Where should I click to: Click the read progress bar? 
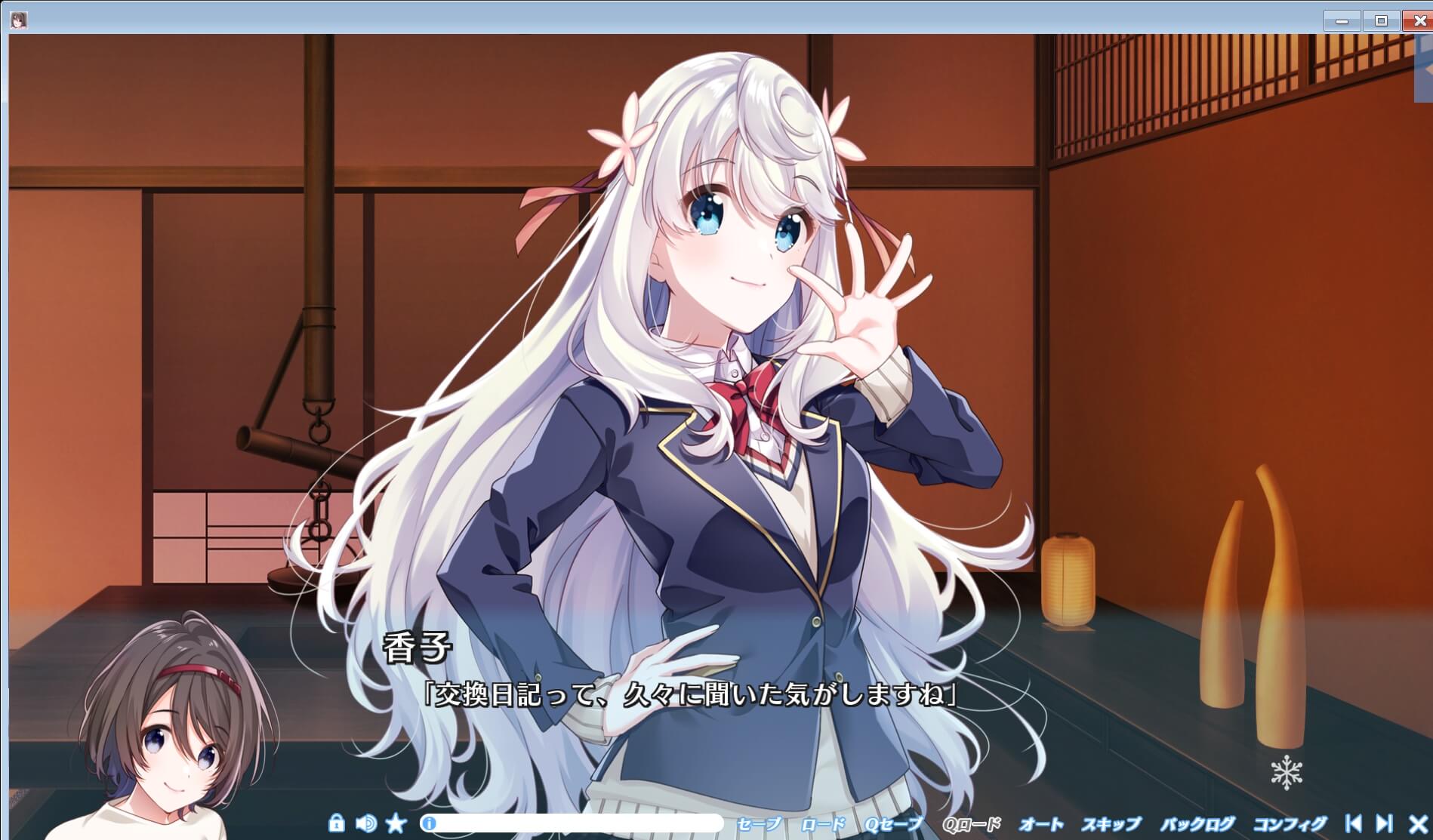coord(574,824)
